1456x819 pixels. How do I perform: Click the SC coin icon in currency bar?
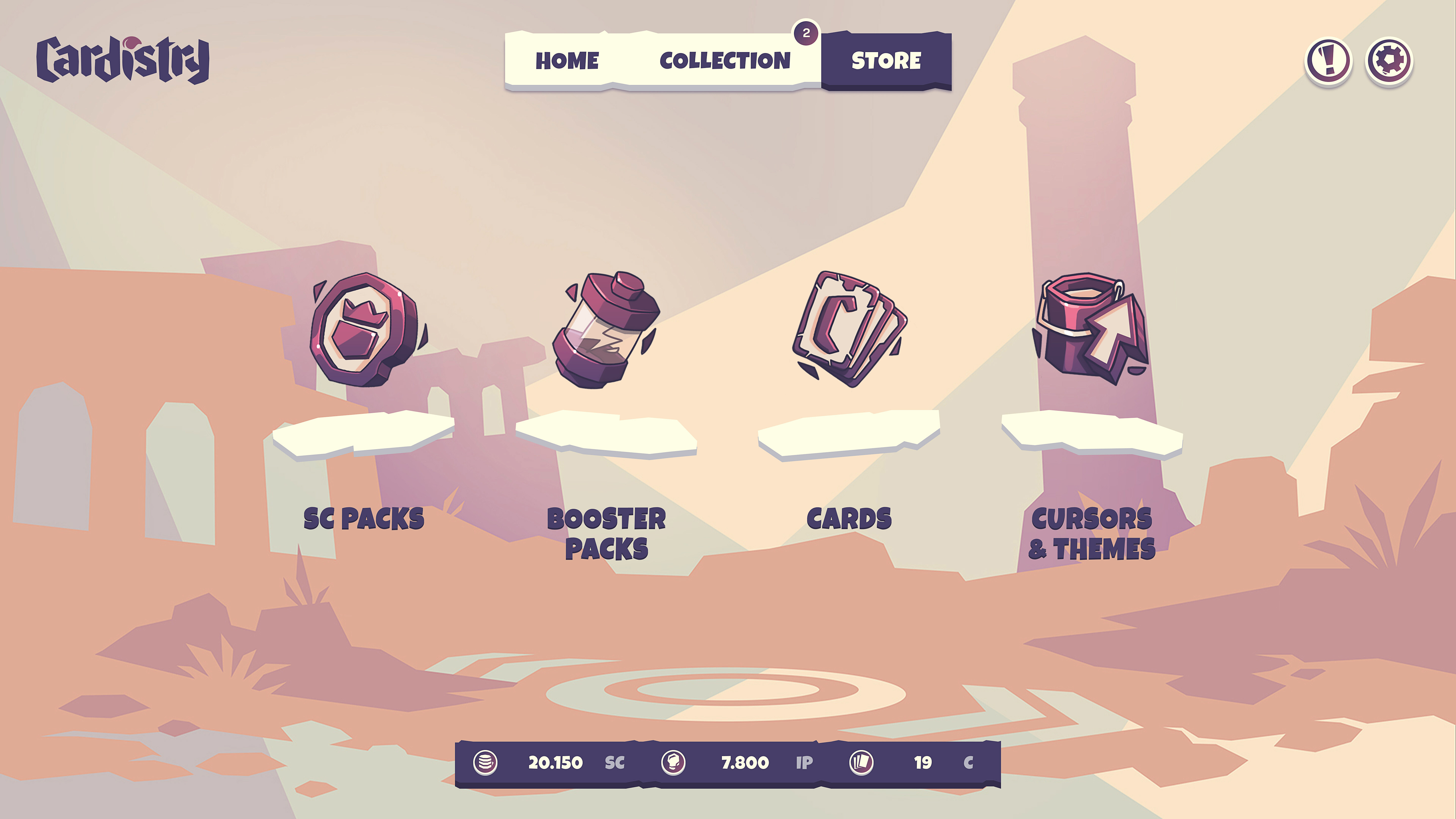click(486, 762)
